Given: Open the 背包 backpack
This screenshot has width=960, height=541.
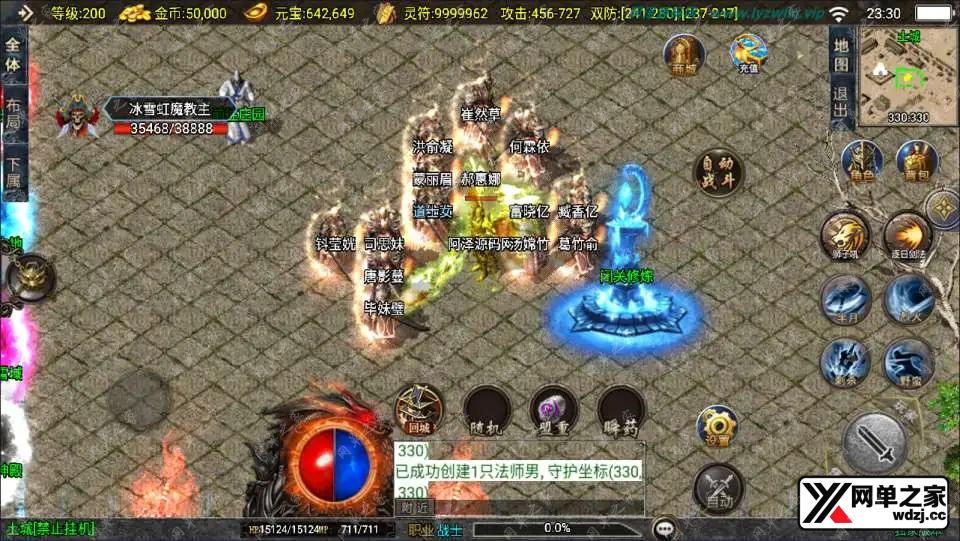Looking at the screenshot, I should point(916,160).
